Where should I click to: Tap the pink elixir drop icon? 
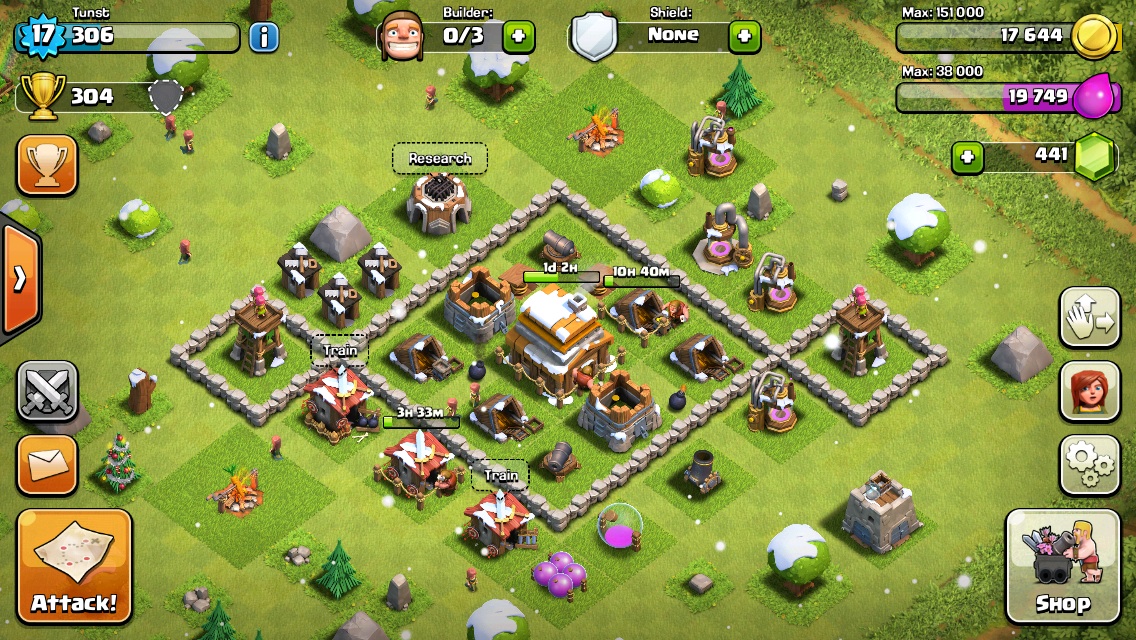pos(1093,97)
